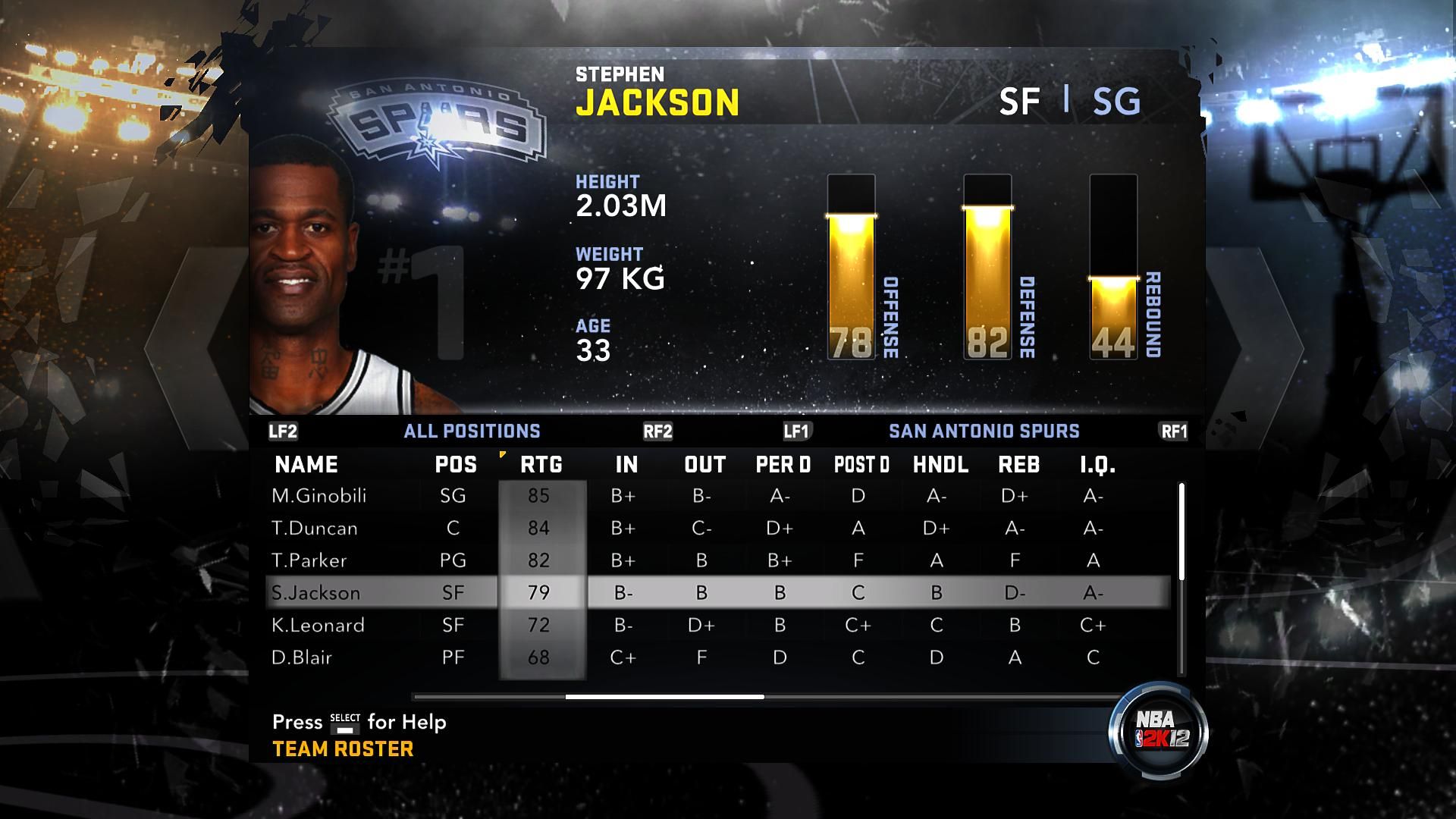
Task: Sort roster by REB column
Action: tap(1018, 465)
